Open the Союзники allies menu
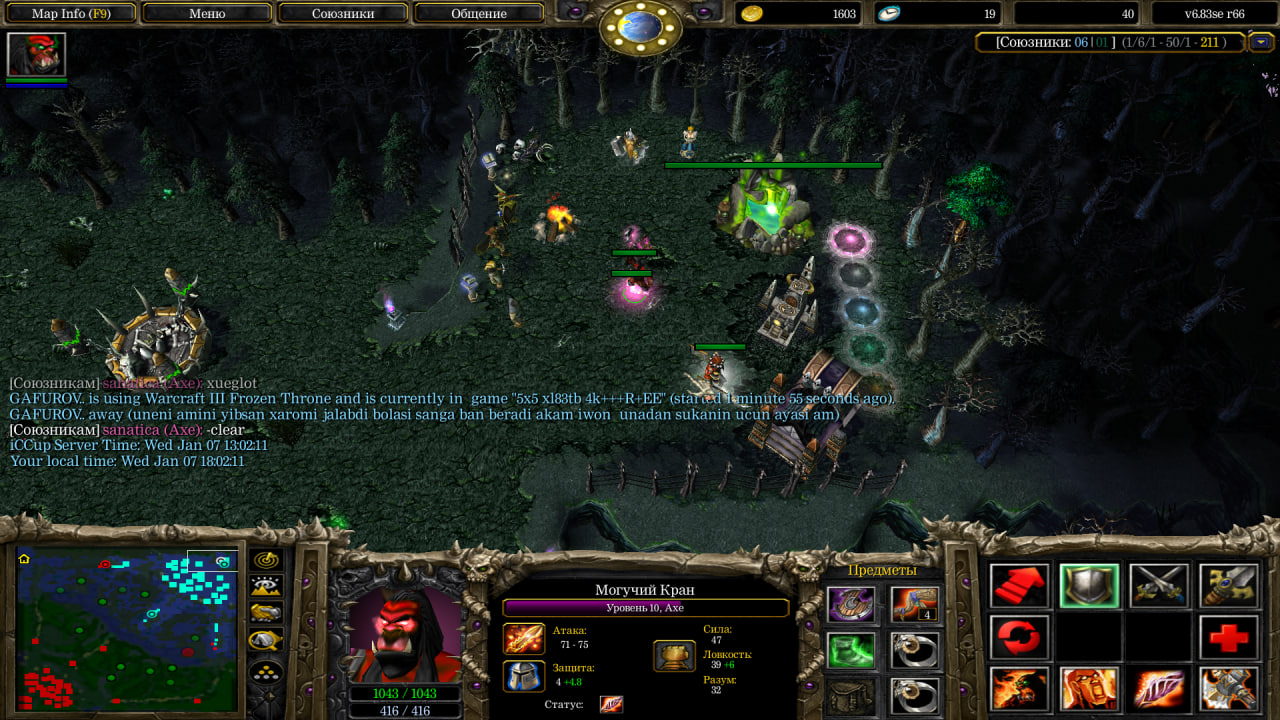 tap(343, 14)
